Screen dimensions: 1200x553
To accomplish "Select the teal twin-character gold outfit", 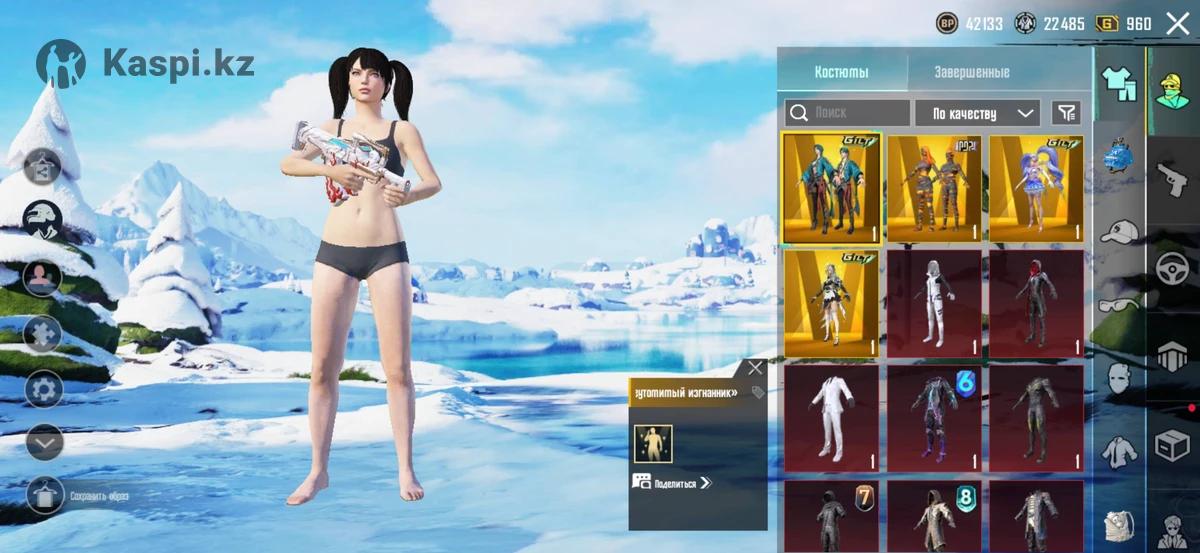I will 830,188.
